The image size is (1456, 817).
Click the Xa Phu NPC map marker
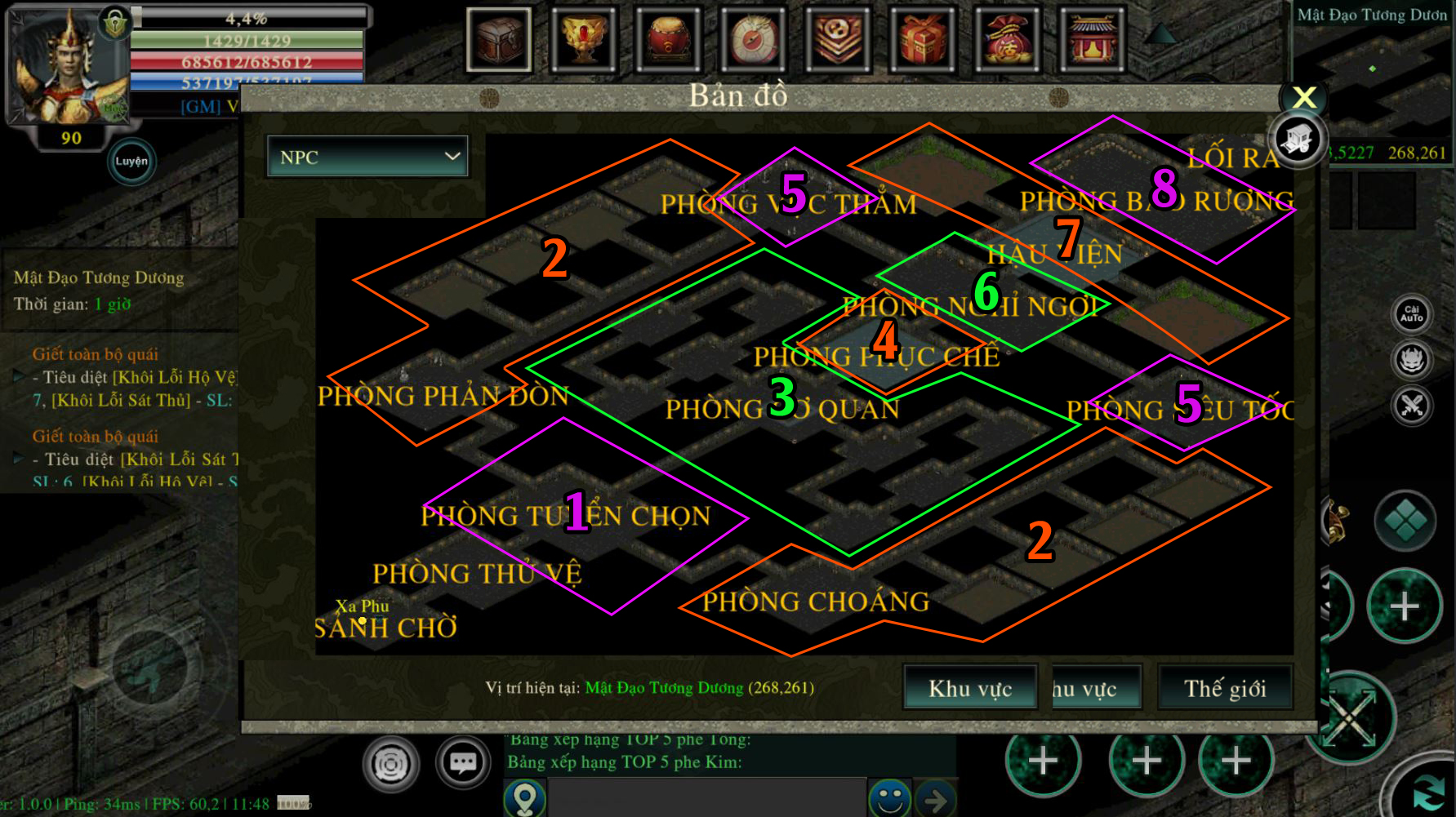363,620
